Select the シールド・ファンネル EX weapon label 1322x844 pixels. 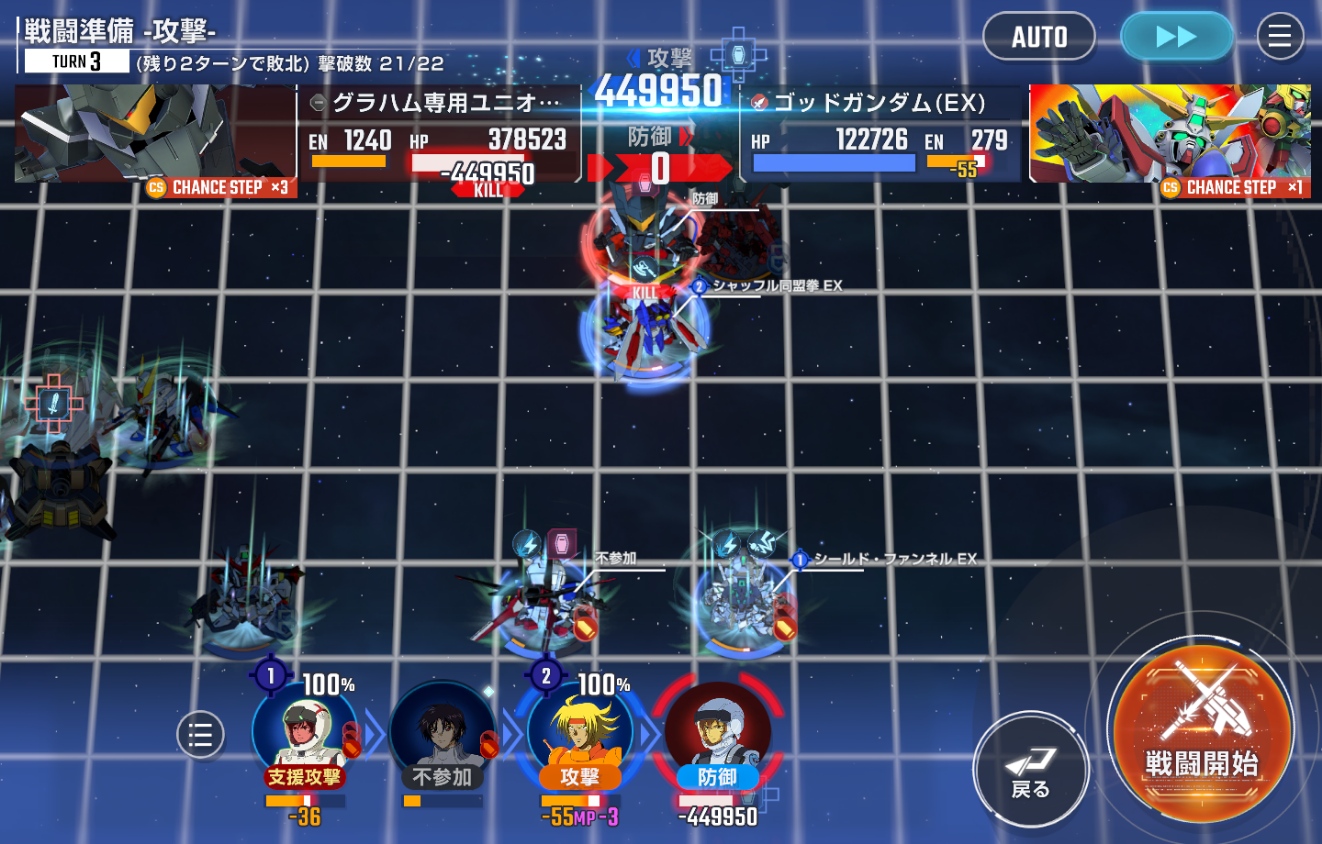coord(894,559)
